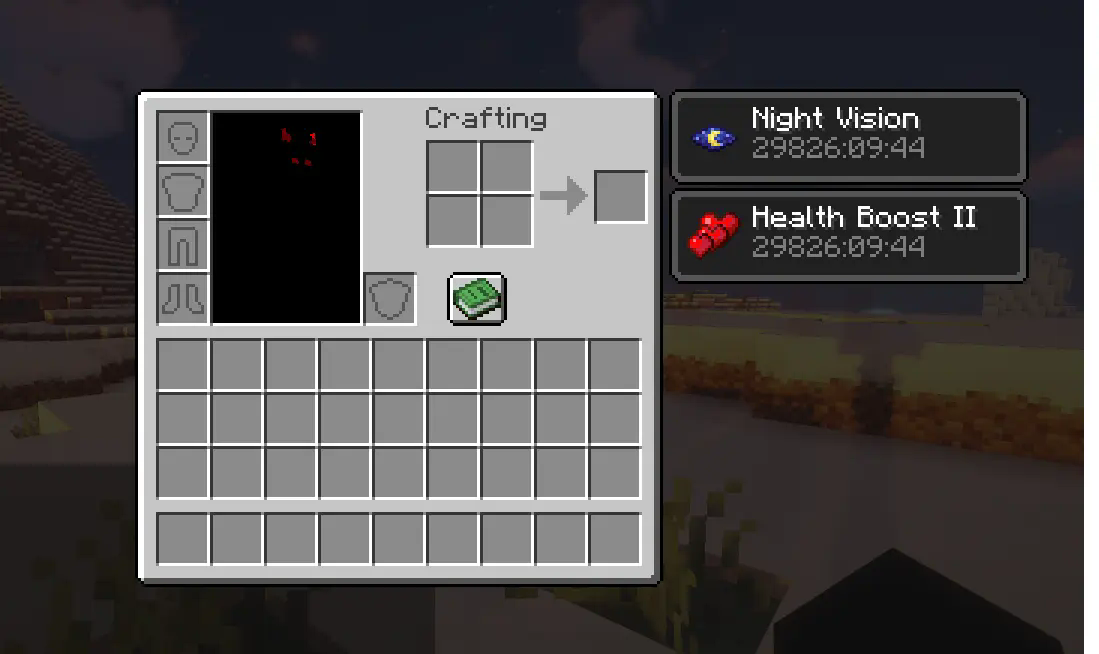This screenshot has height=654, width=1099.
Task: Select the leggings armor slot
Action: point(183,245)
